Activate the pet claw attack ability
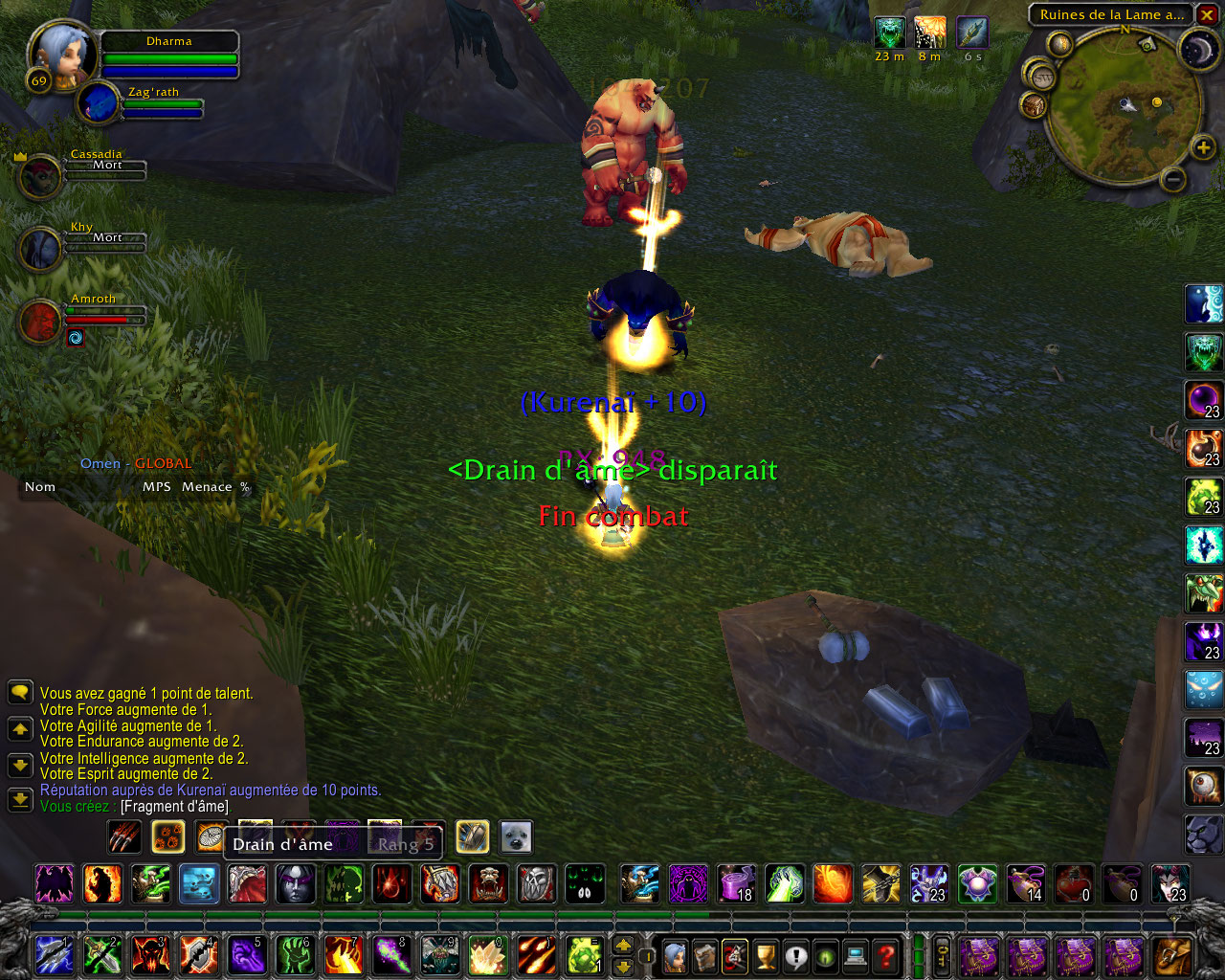Screen dimensions: 1225x980 coord(125,837)
